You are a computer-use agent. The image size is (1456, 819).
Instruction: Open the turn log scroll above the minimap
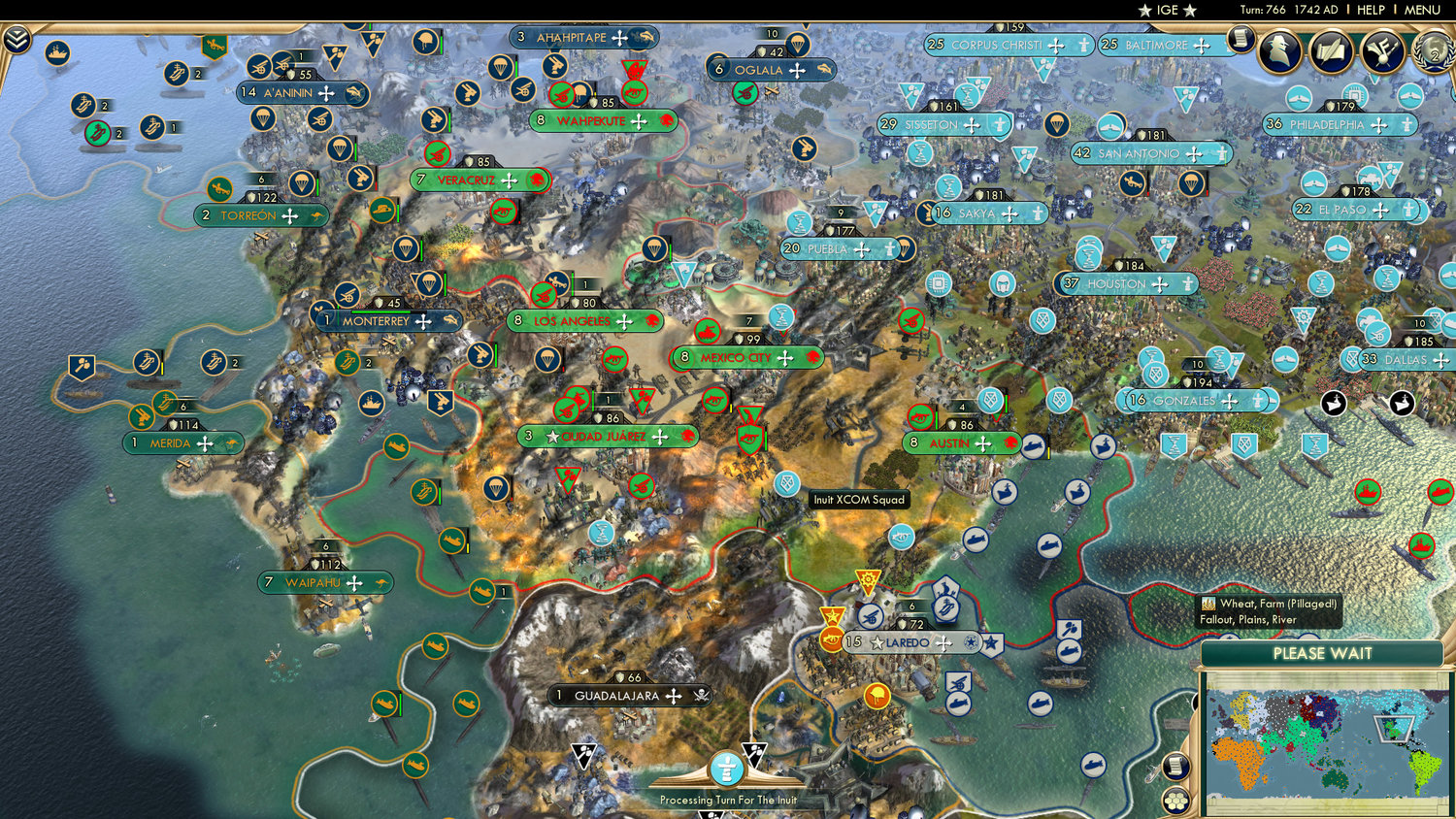pyautogui.click(x=1177, y=766)
